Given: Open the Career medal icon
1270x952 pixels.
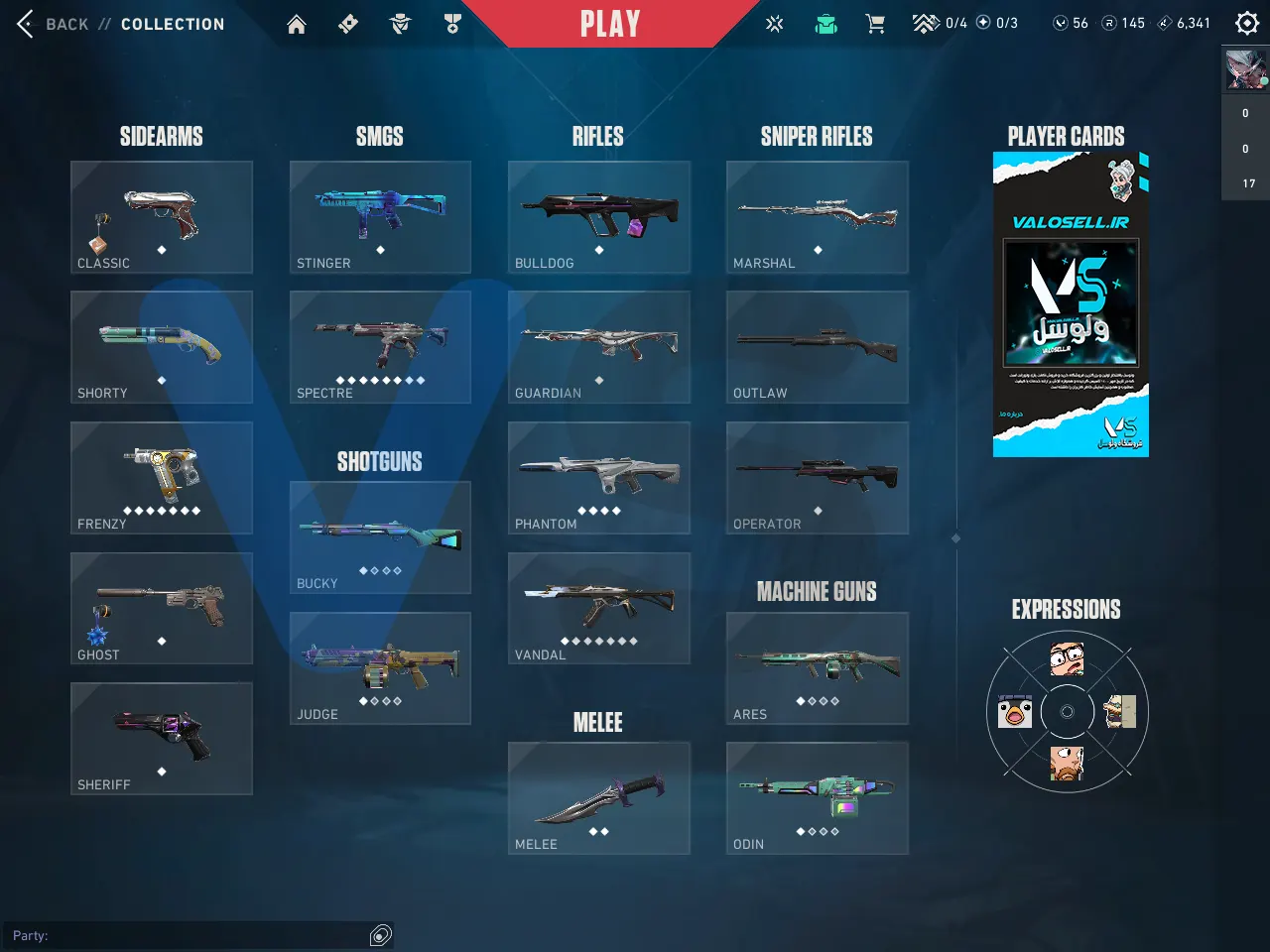Looking at the screenshot, I should click(x=452, y=23).
